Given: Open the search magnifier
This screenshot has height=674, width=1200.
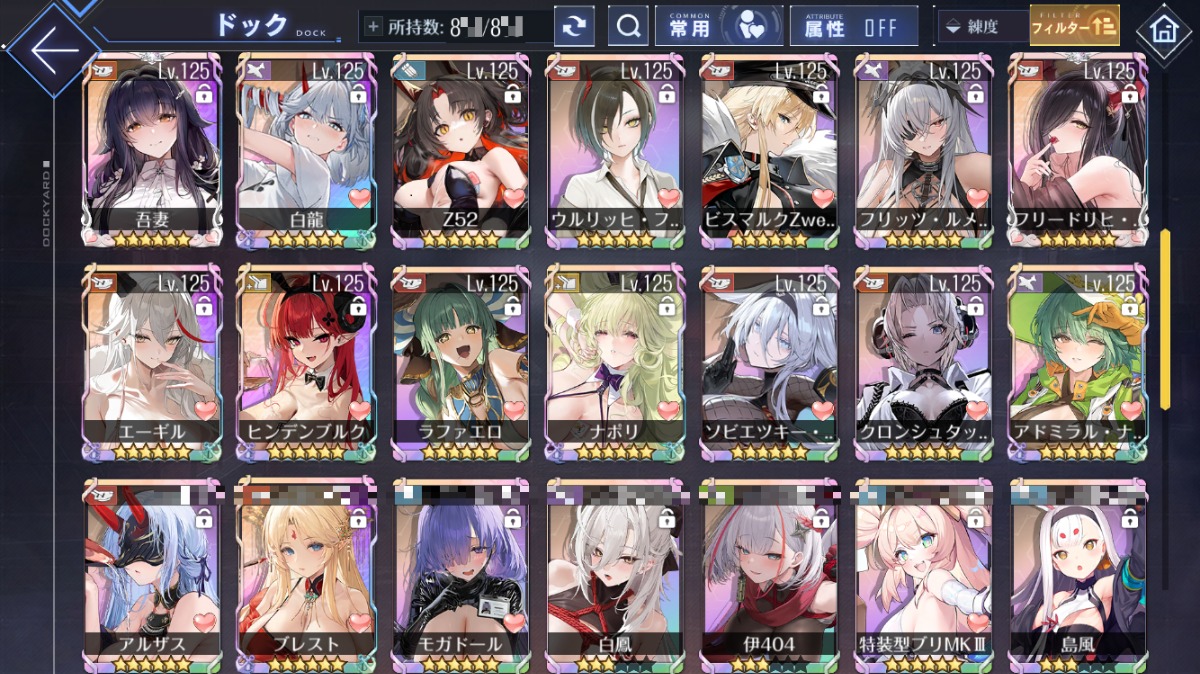Looking at the screenshot, I should [x=628, y=27].
